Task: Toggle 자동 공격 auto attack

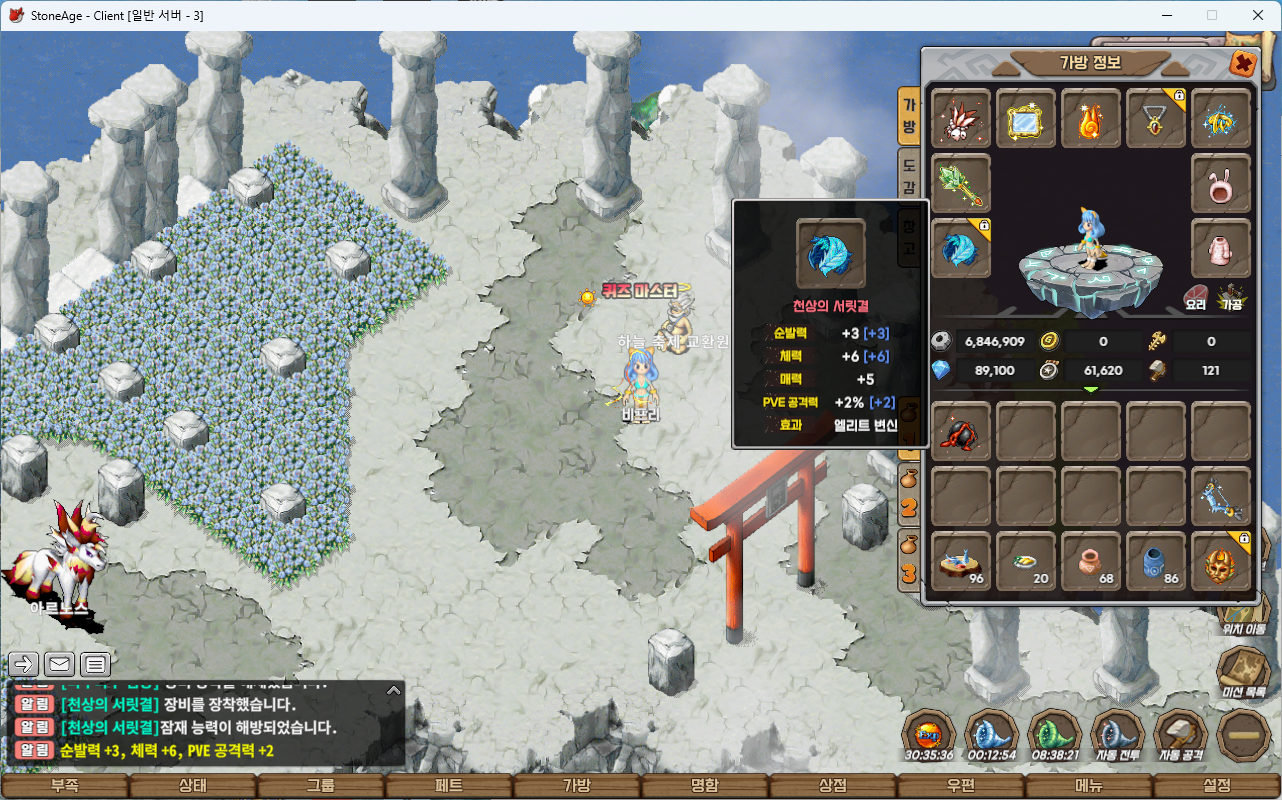Action: click(x=1181, y=735)
